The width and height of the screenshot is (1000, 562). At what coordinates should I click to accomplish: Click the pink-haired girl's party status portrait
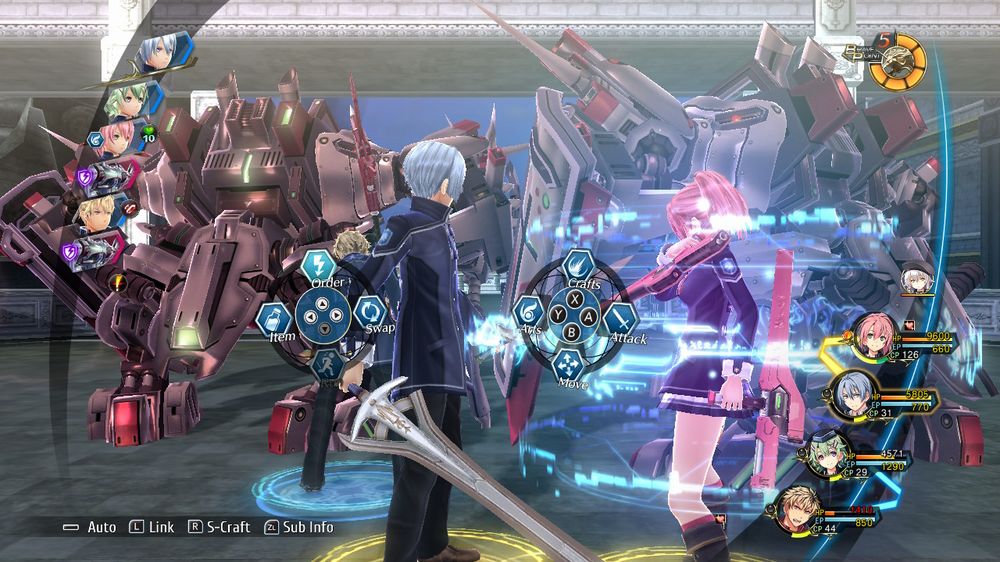[x=872, y=337]
